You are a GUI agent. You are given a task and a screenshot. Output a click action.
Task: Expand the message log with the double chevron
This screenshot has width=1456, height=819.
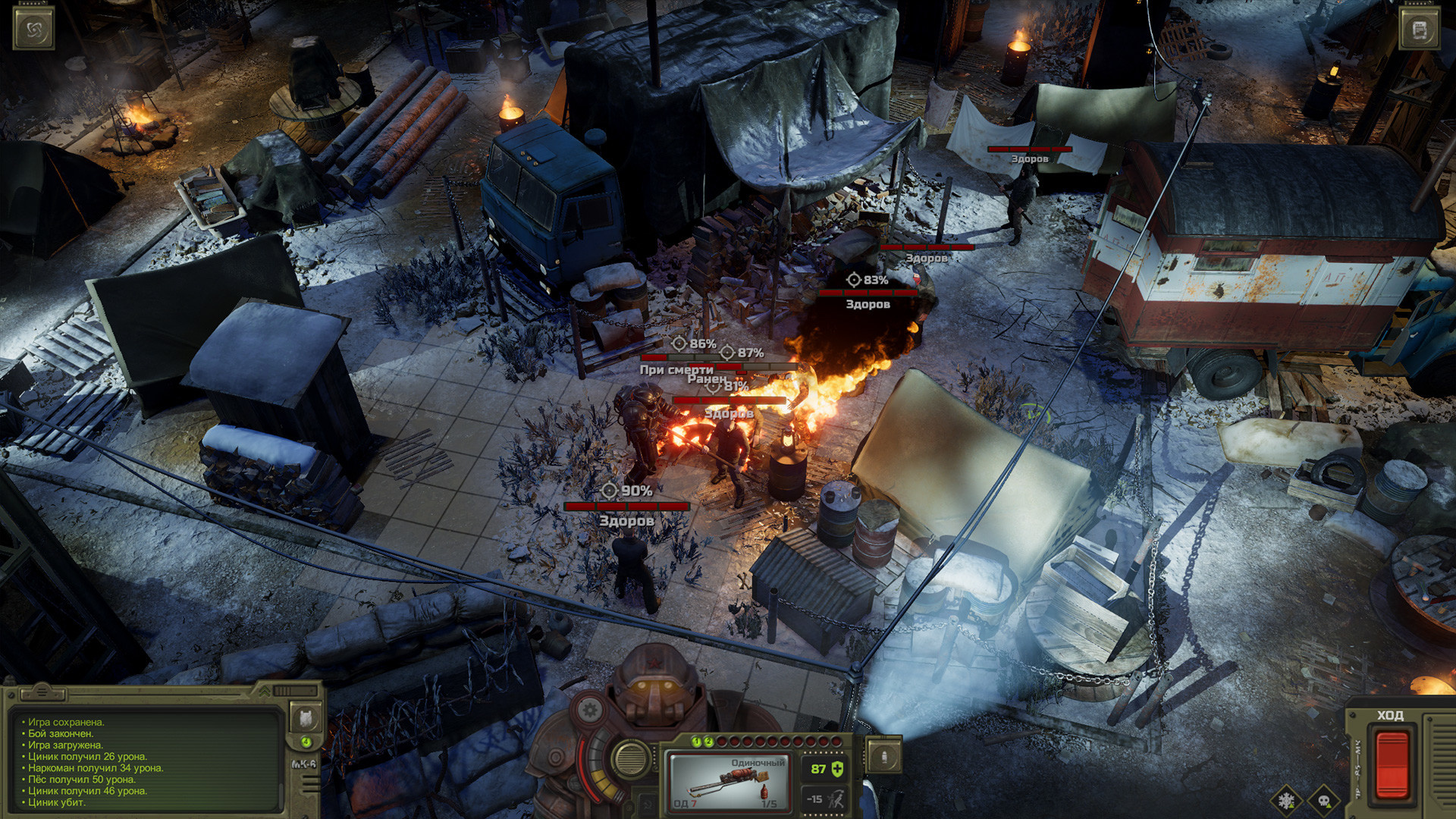pyautogui.click(x=265, y=692)
